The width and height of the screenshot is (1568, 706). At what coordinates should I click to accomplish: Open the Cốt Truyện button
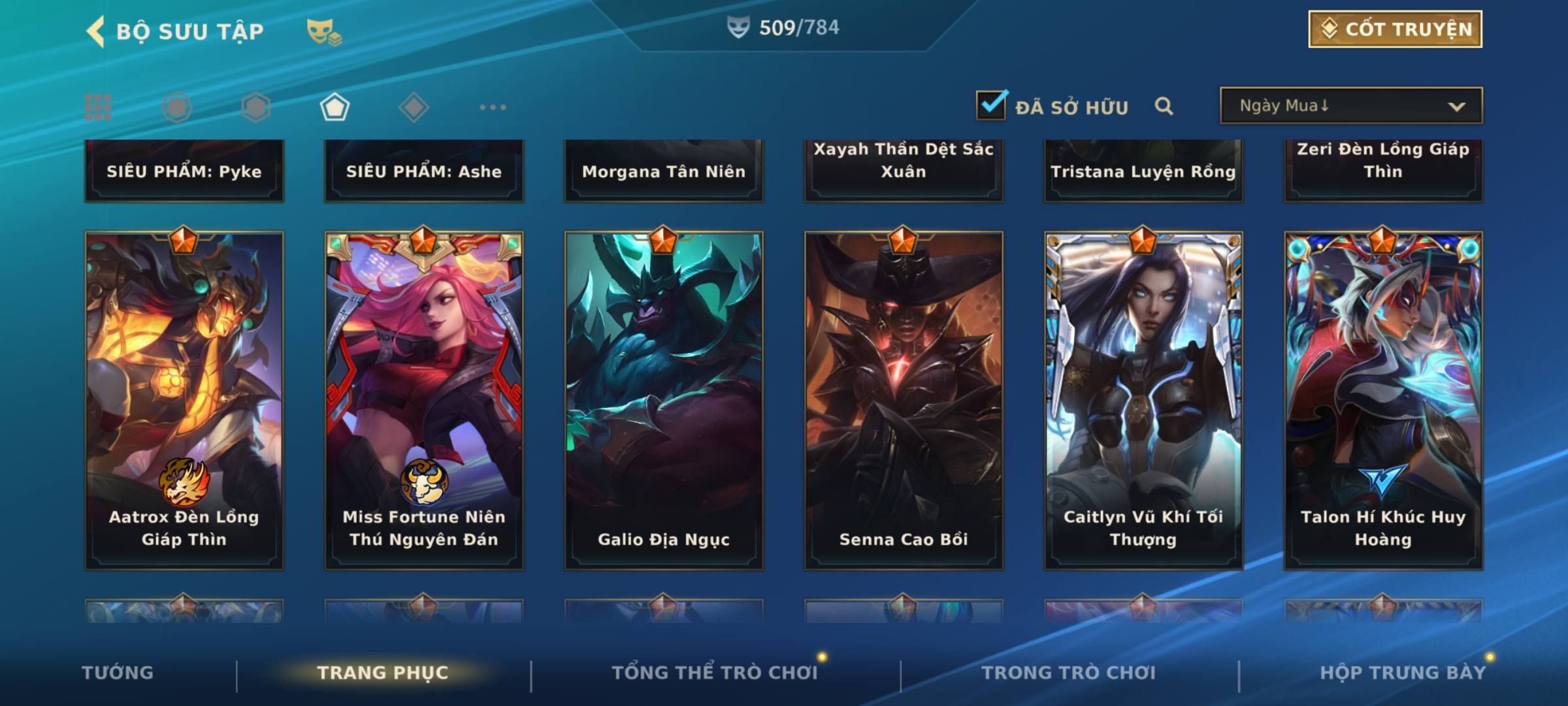point(1395,29)
